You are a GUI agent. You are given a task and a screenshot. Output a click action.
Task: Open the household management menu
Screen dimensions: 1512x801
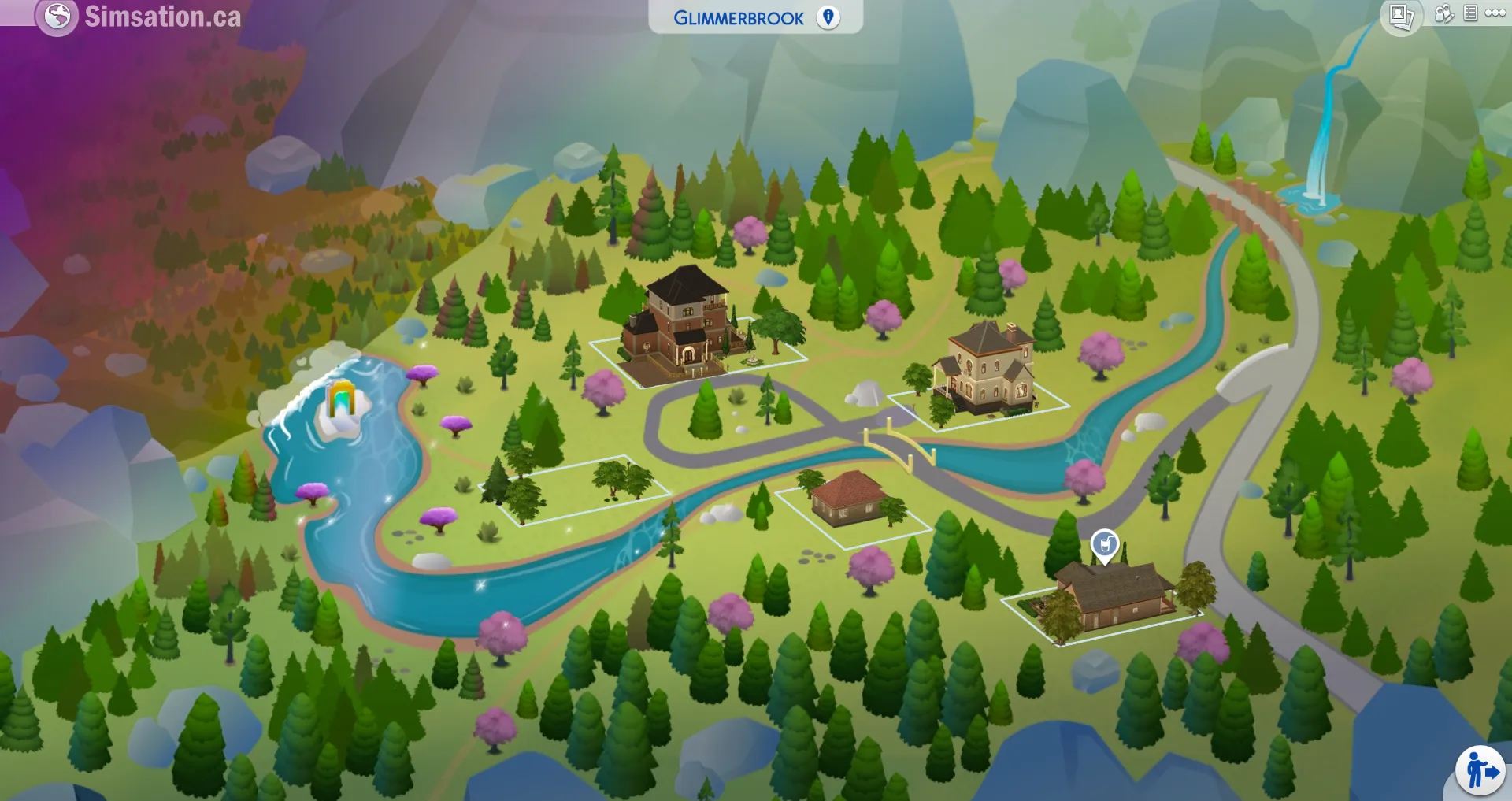[x=1443, y=13]
